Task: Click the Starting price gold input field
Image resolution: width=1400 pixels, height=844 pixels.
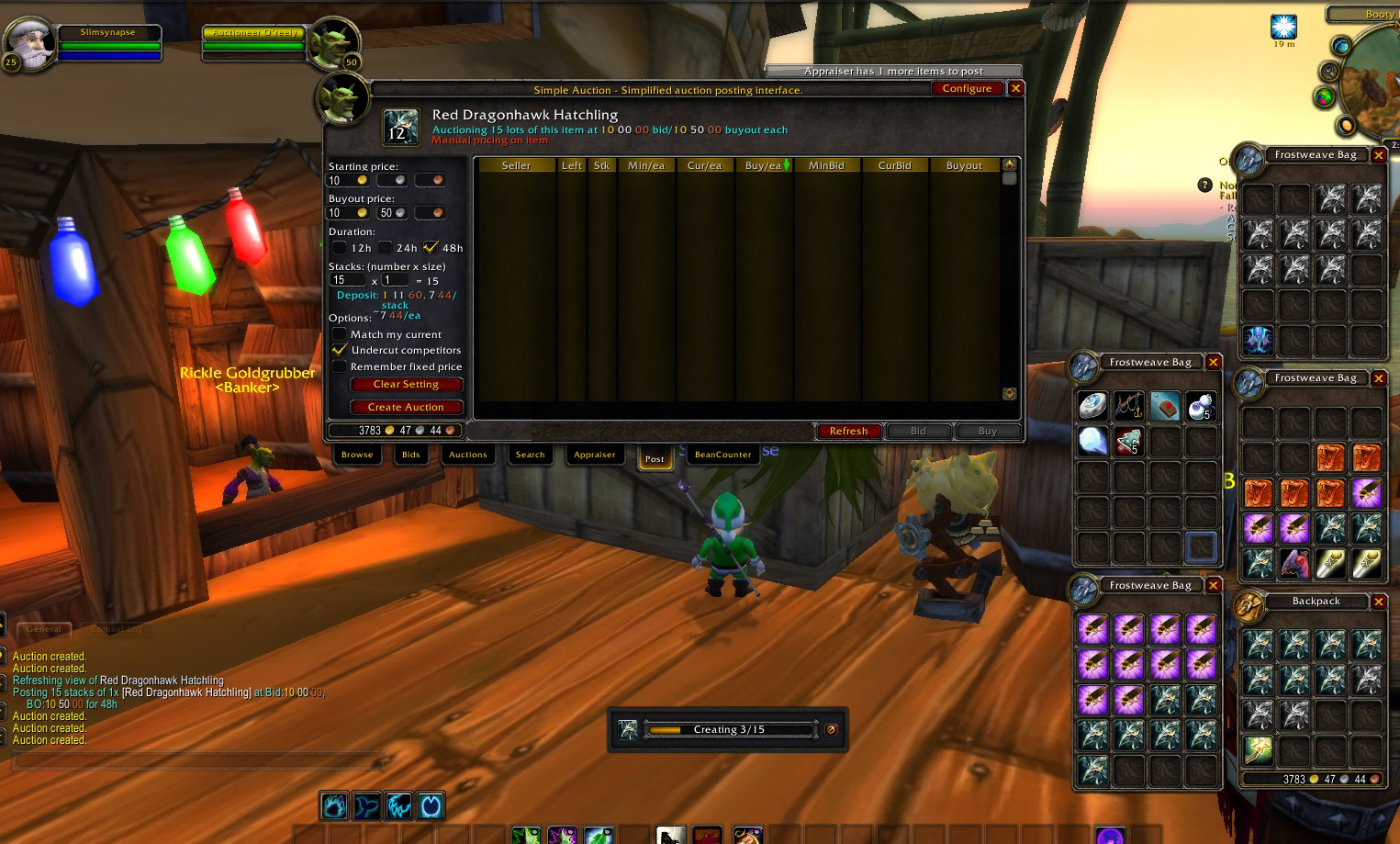Action: pos(349,180)
